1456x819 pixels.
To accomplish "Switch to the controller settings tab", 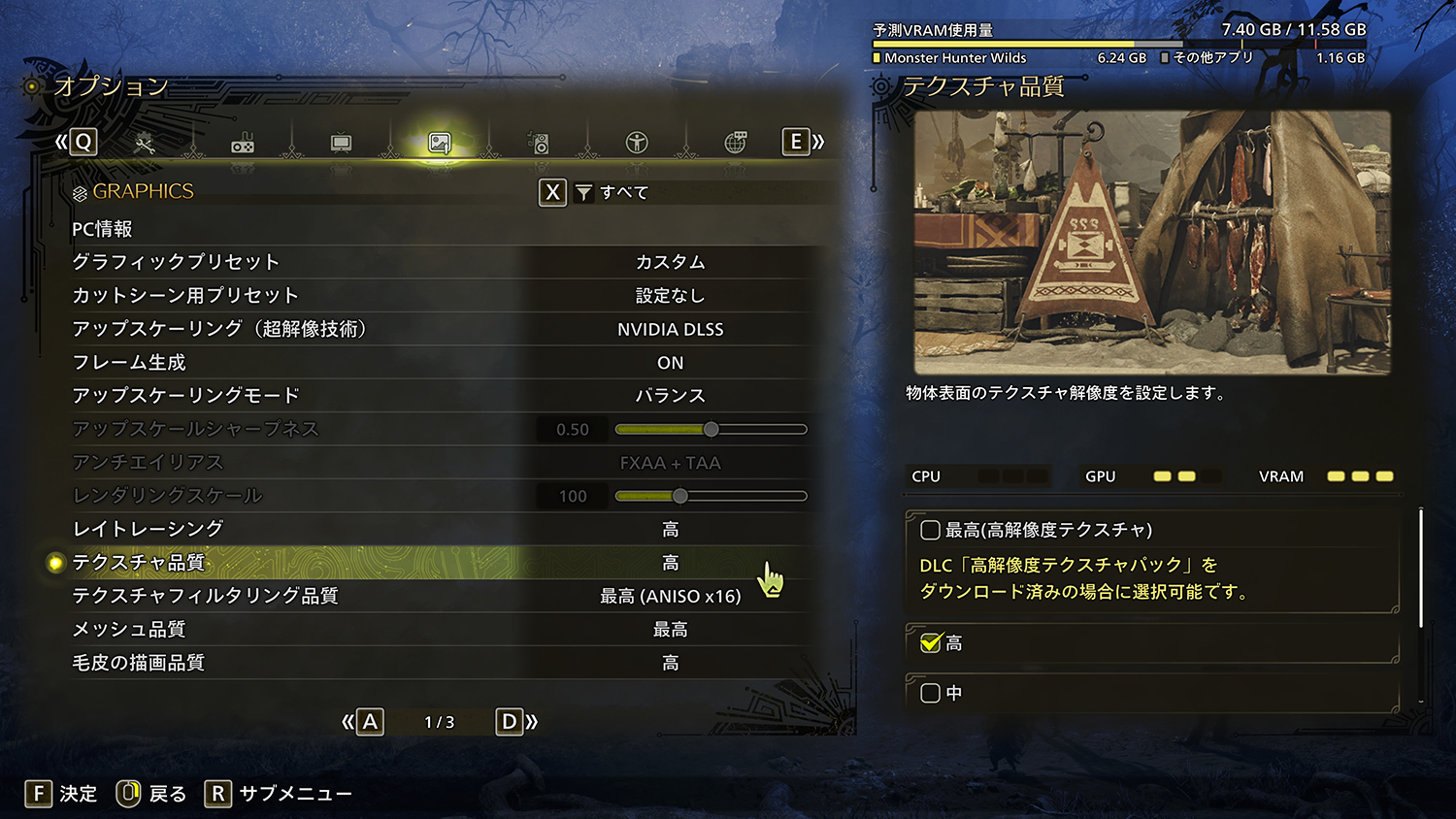I will coord(243,145).
